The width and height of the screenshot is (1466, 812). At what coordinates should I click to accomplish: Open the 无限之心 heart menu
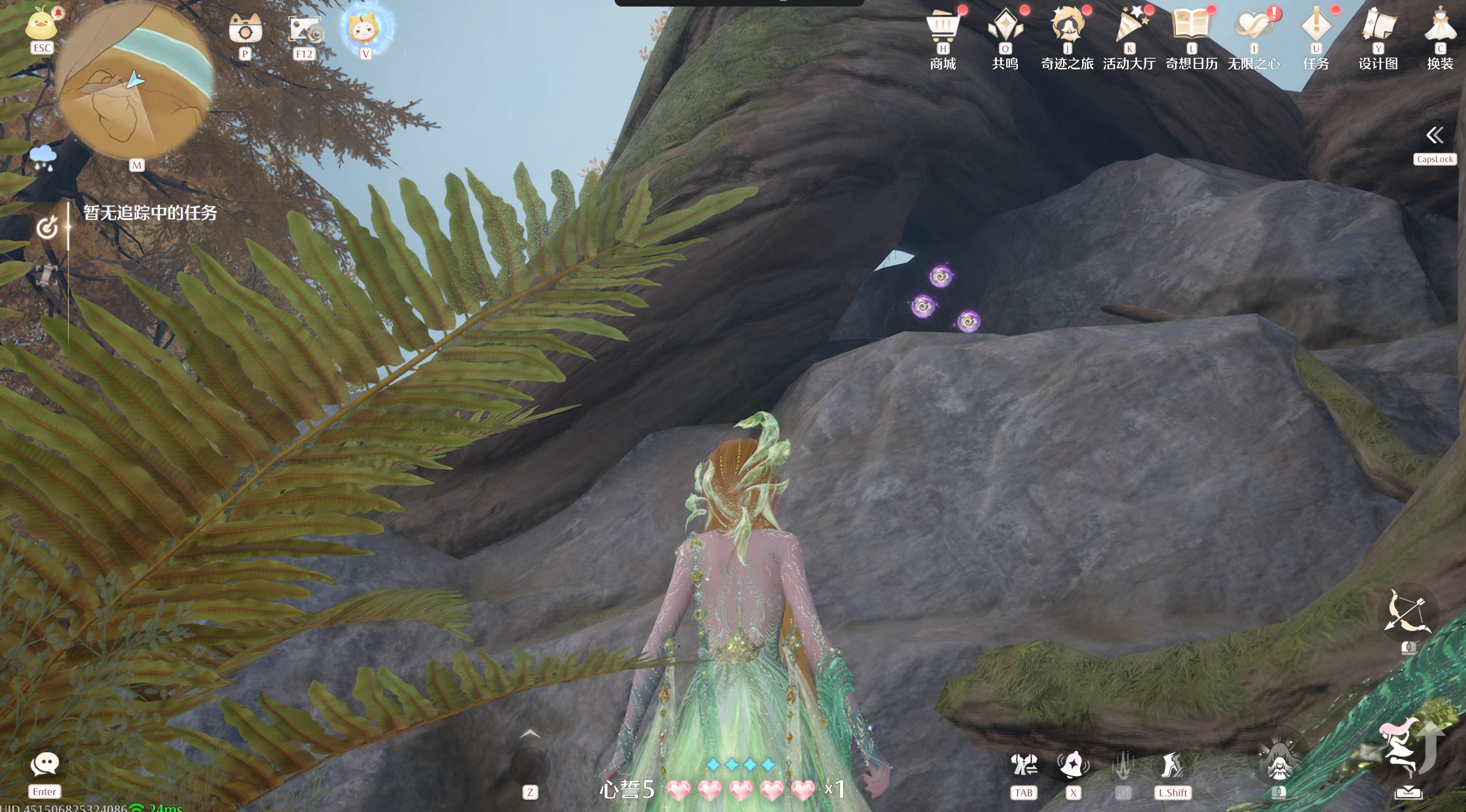point(1253,27)
